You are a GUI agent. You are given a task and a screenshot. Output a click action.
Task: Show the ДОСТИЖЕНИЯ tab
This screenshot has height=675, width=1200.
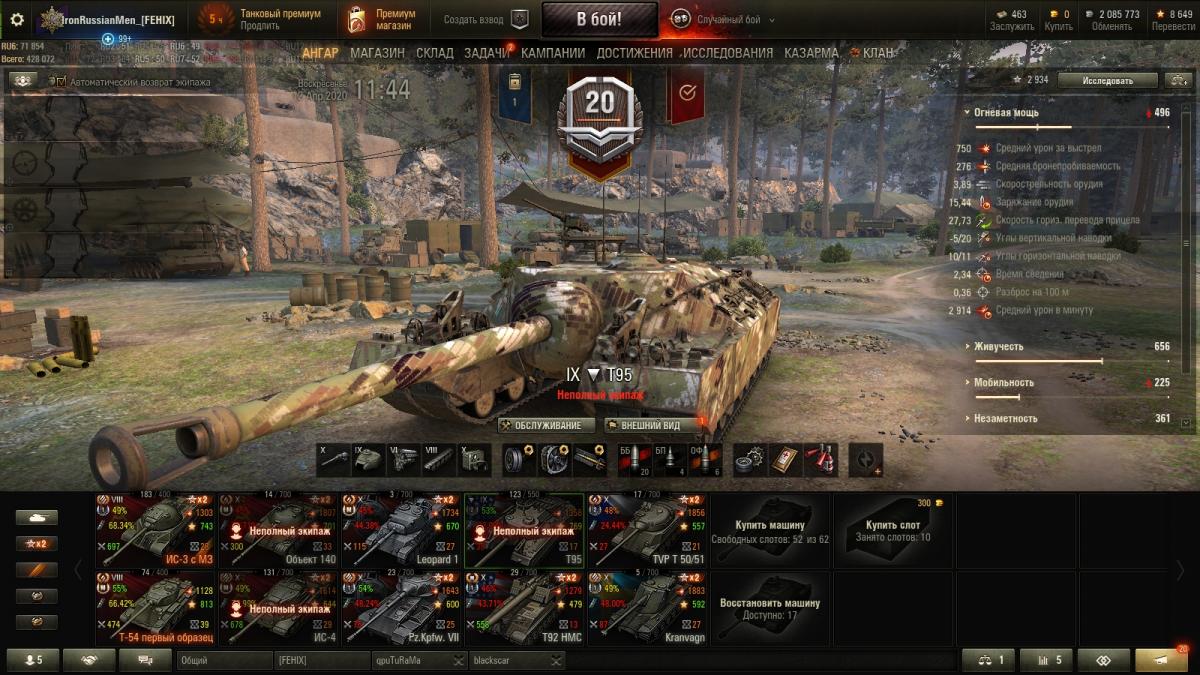pyautogui.click(x=634, y=53)
